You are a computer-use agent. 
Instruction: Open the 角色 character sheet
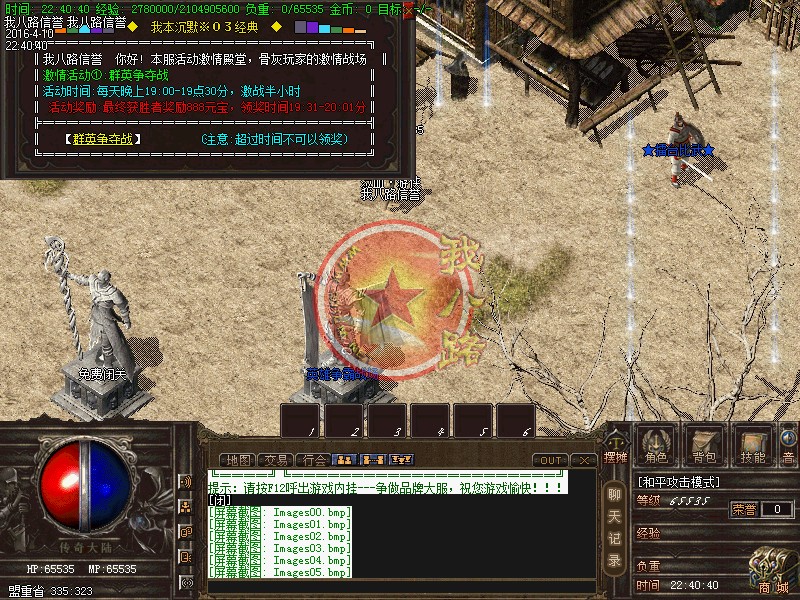(656, 444)
